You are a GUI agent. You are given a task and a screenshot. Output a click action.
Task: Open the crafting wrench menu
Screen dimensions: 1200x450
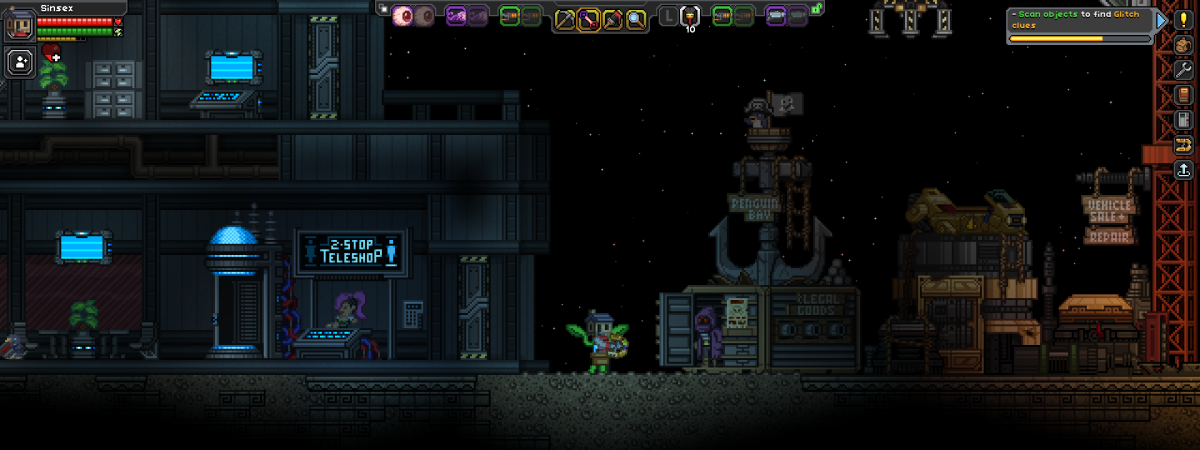1184,69
